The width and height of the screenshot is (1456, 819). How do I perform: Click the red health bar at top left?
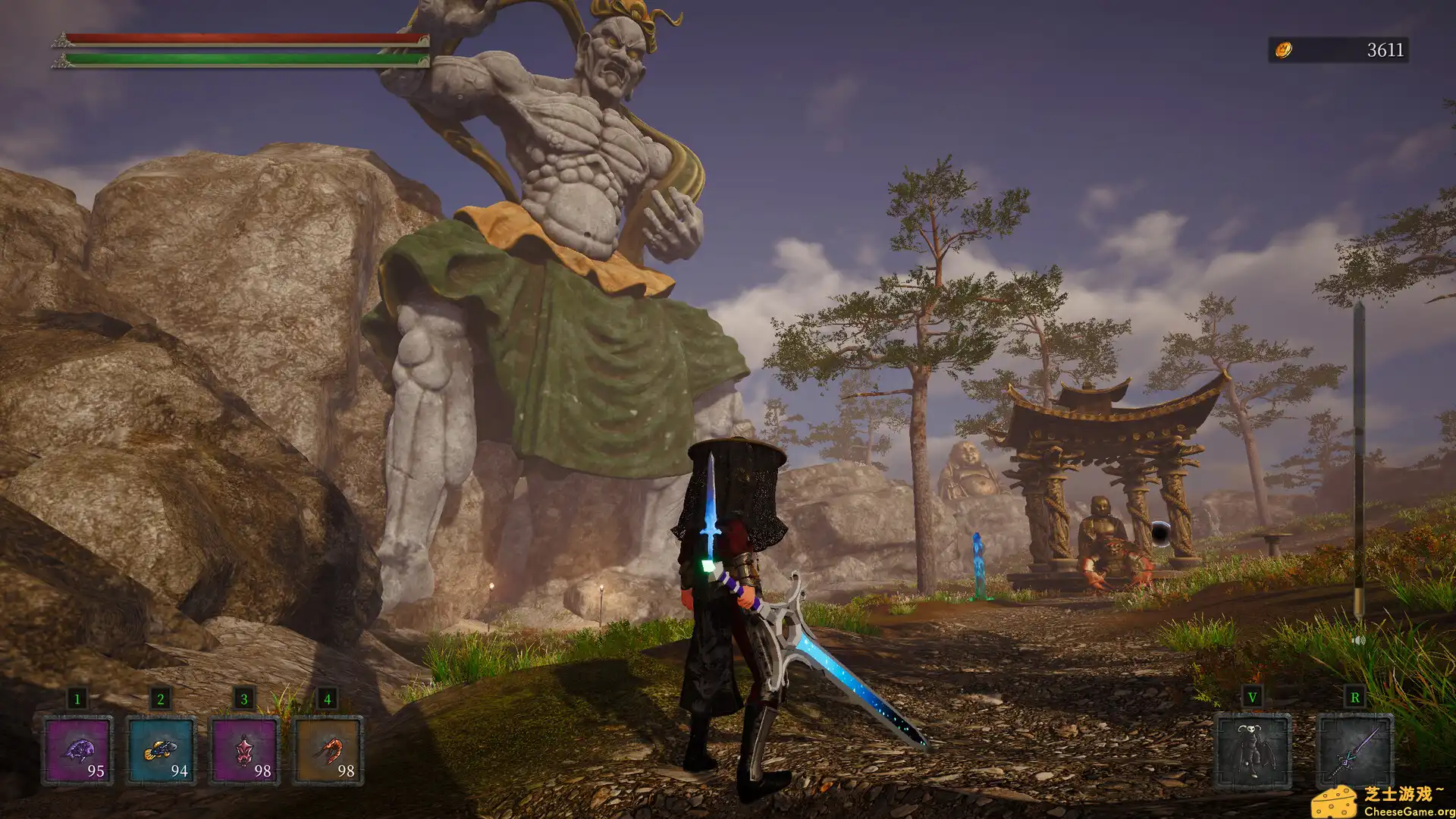point(227,36)
